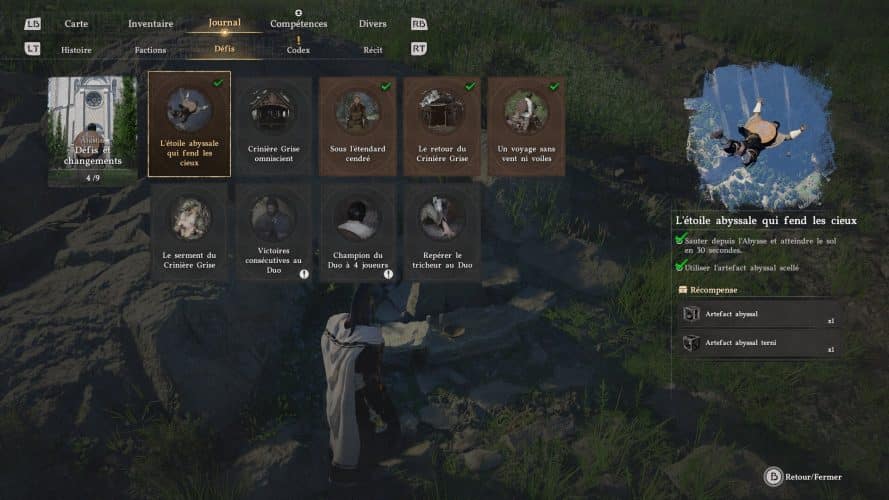Open the Factions journal section

point(150,49)
